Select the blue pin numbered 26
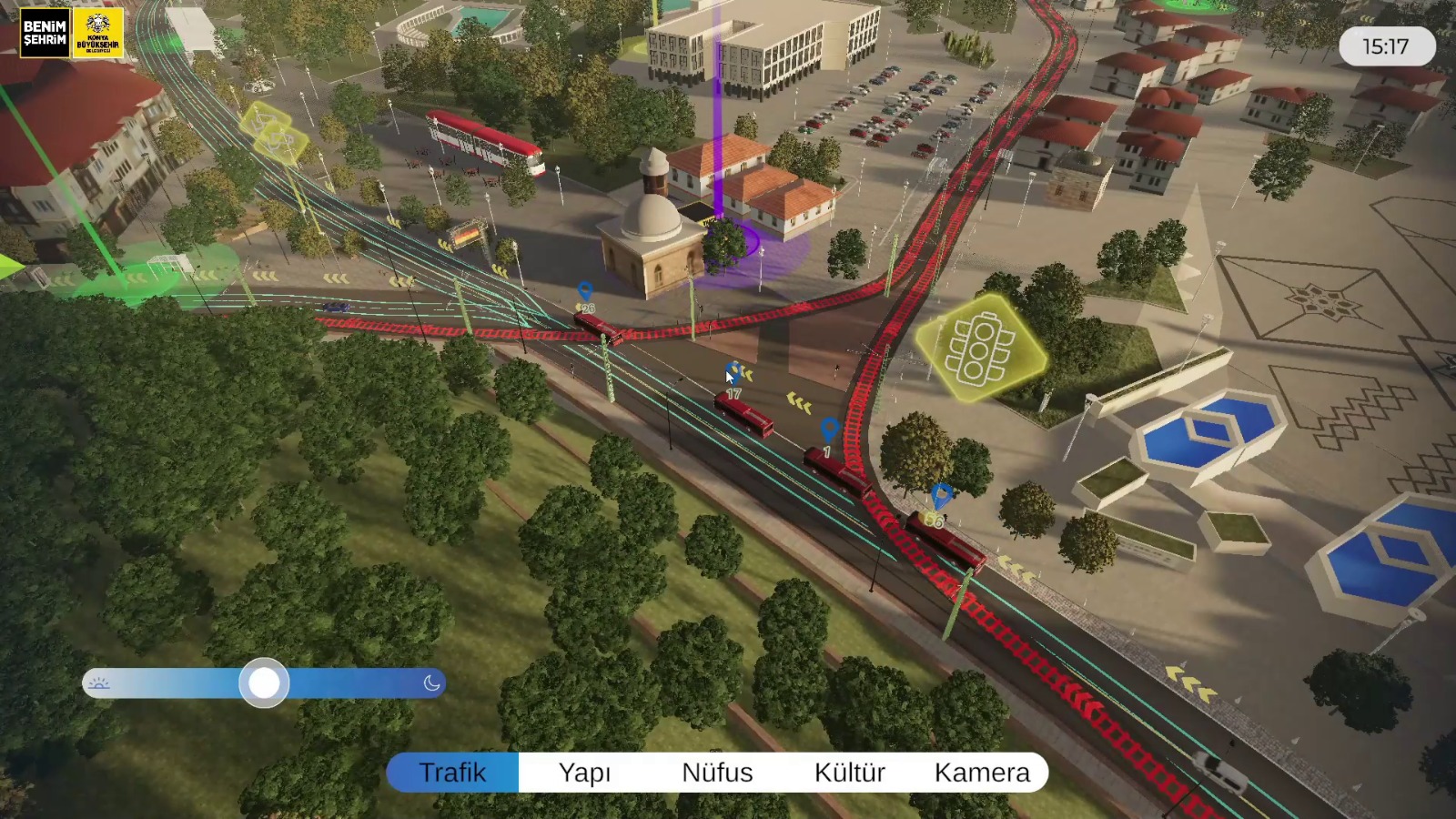 tap(585, 292)
